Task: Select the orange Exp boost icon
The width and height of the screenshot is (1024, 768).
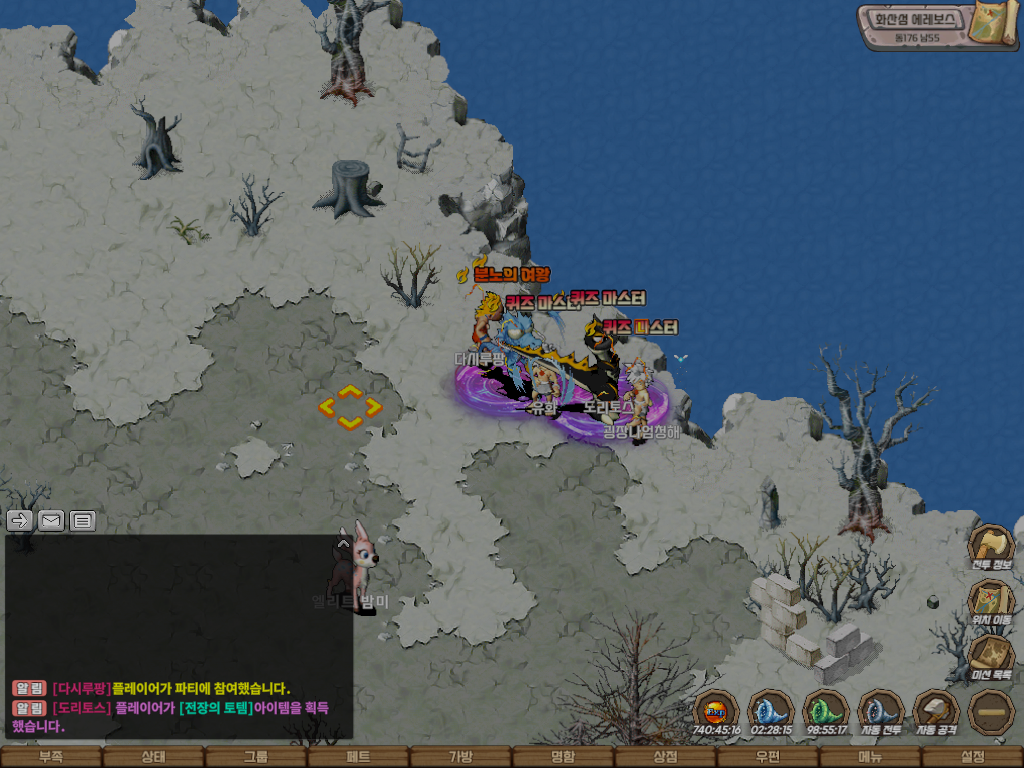Action: coord(716,710)
